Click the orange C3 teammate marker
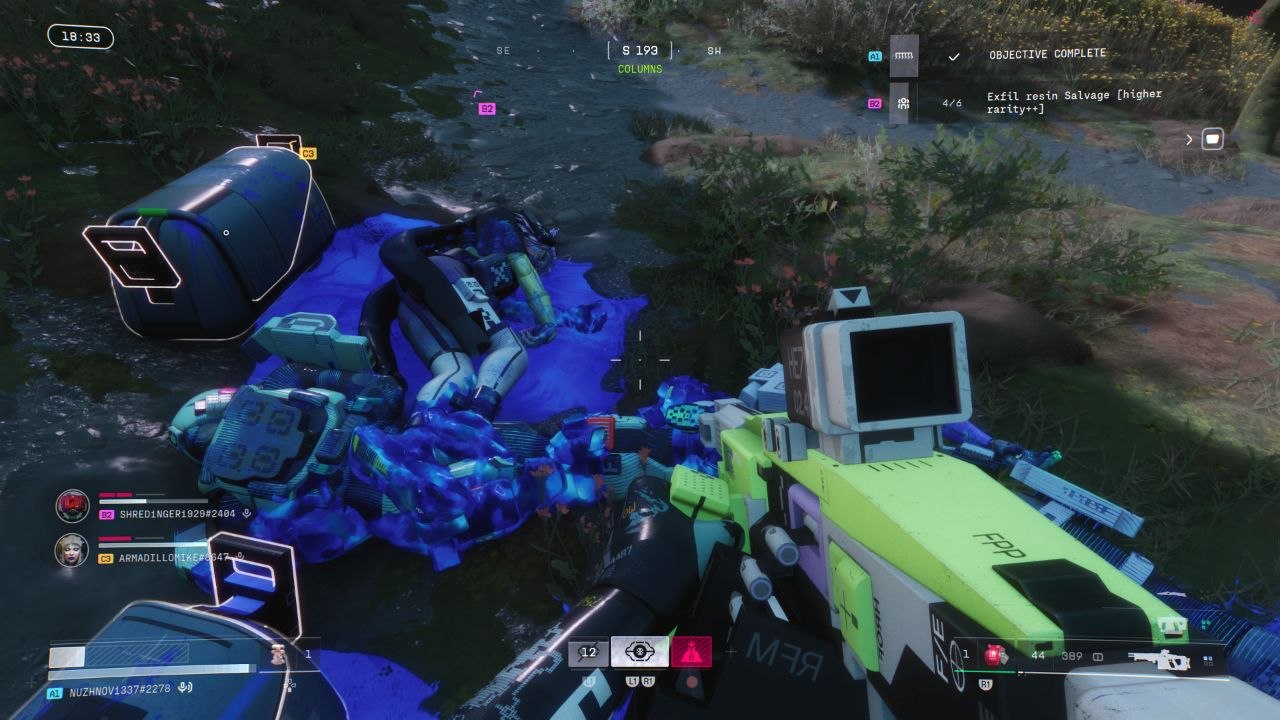 click(x=308, y=153)
